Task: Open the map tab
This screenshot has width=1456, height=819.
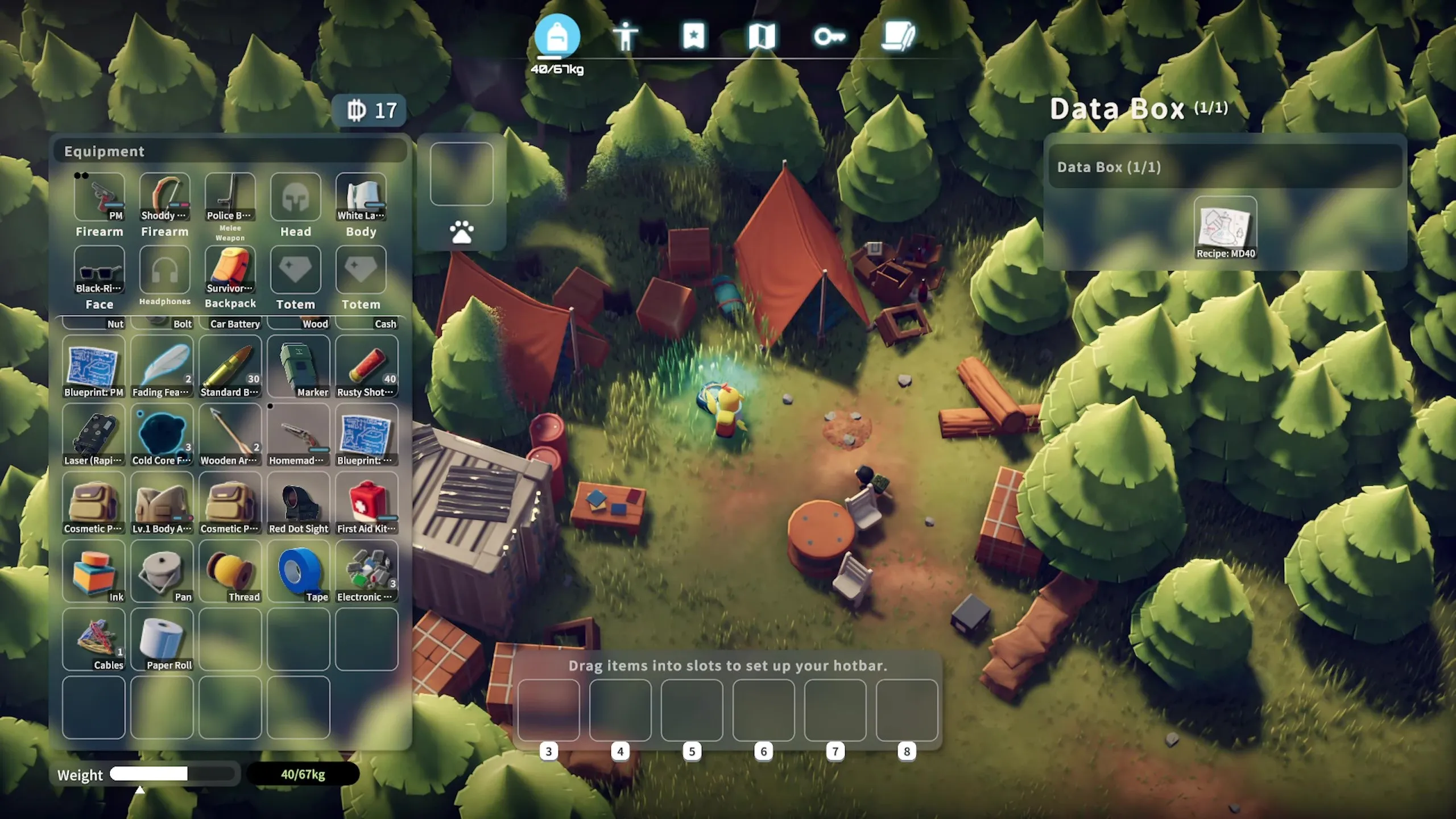Action: click(762, 36)
